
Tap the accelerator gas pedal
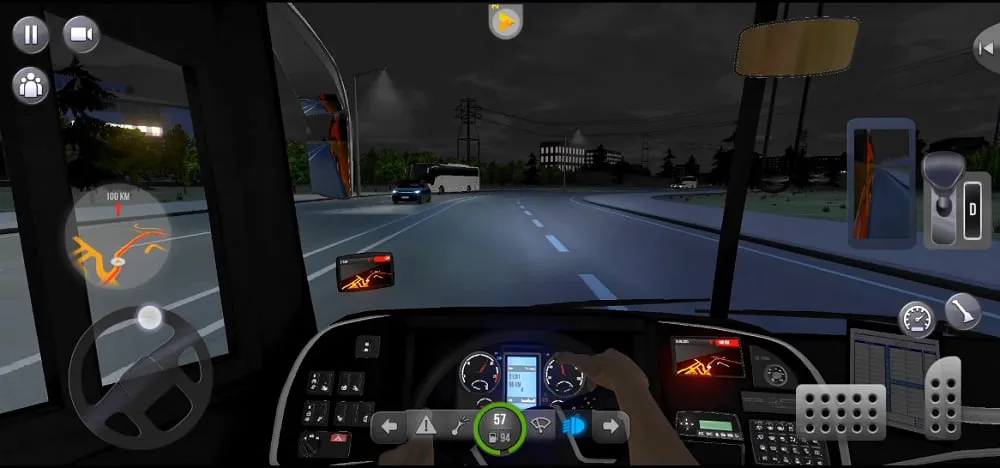[x=942, y=395]
